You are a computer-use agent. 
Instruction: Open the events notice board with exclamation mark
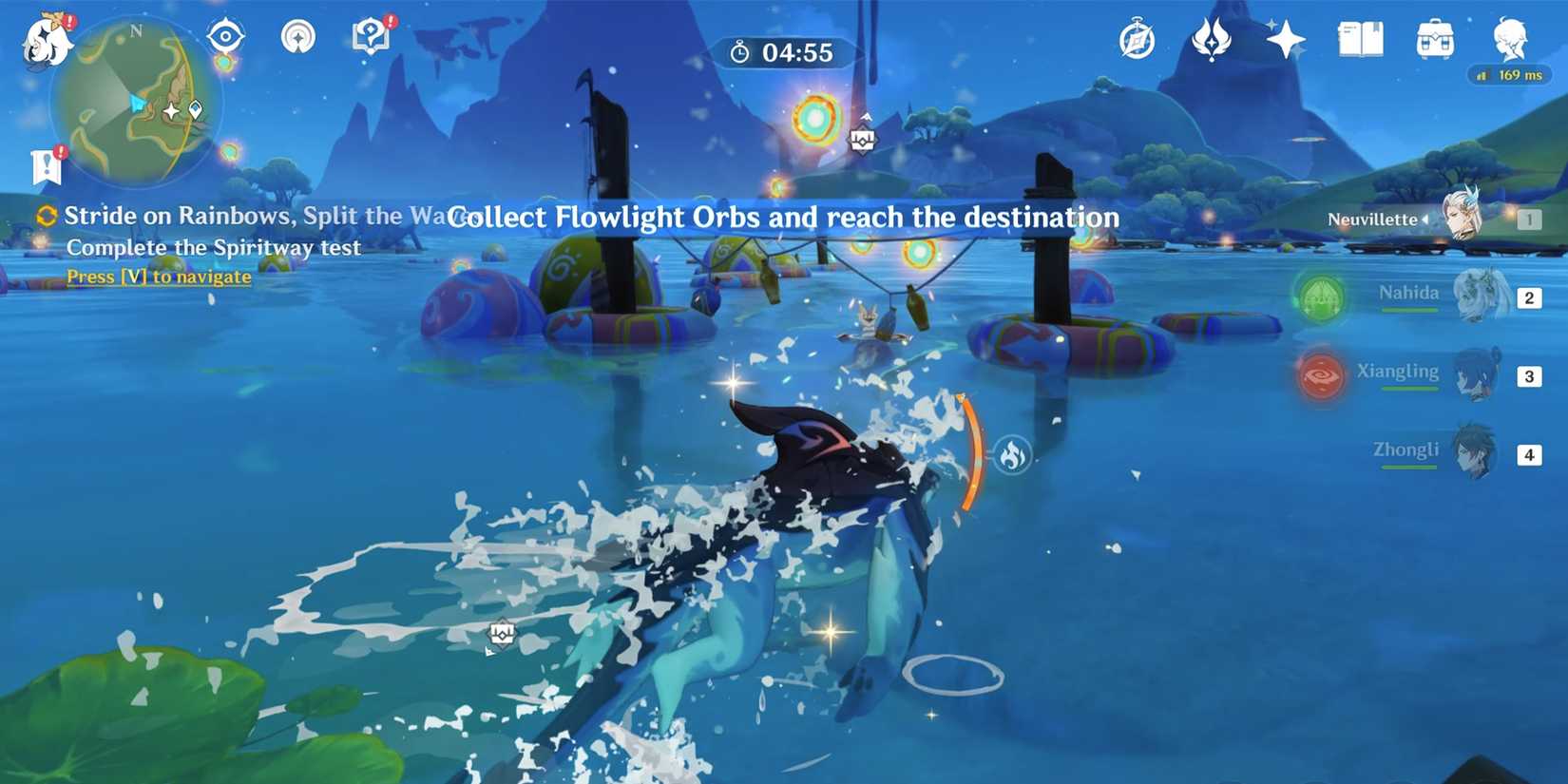click(46, 163)
